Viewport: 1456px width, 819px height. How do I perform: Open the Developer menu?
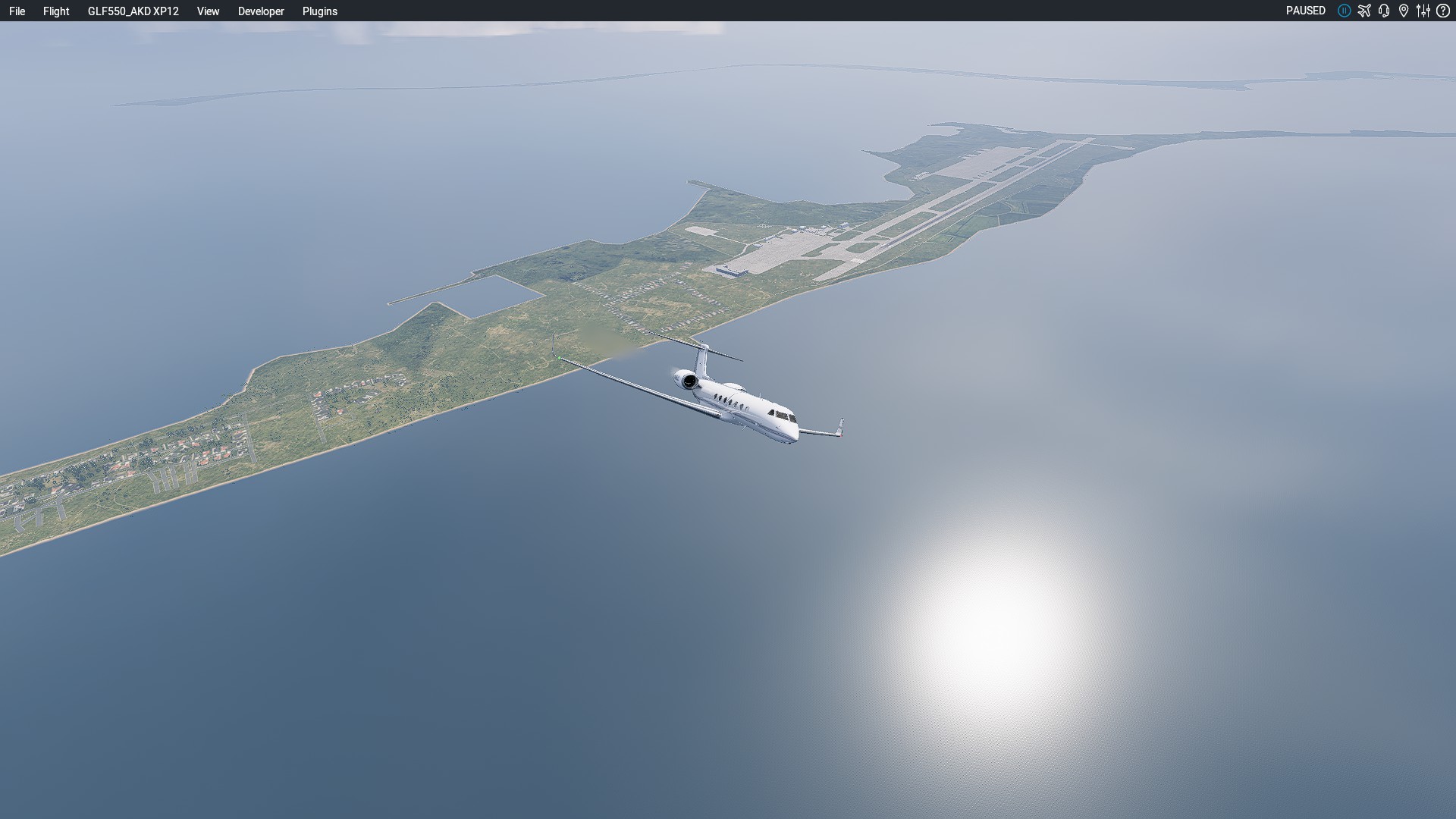pos(261,11)
